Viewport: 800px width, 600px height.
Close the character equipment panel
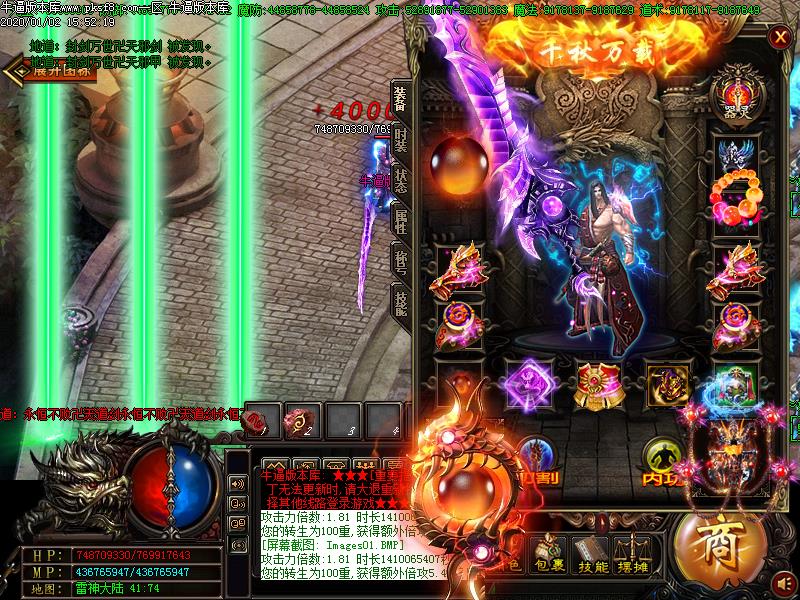779,38
